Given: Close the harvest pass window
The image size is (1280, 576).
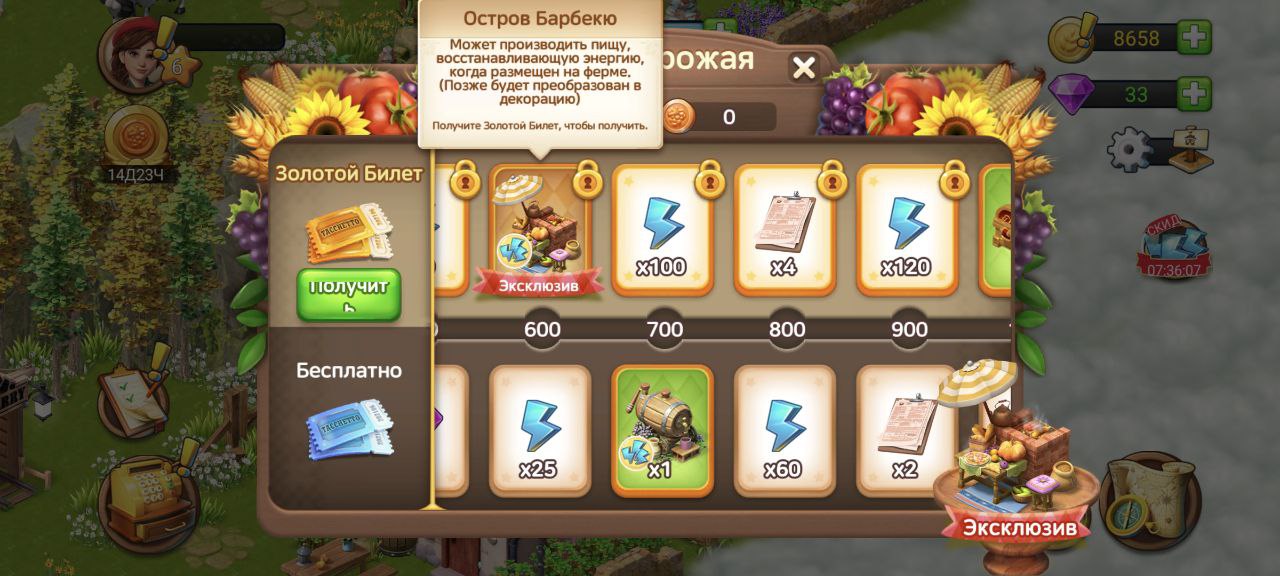Looking at the screenshot, I should point(804,68).
